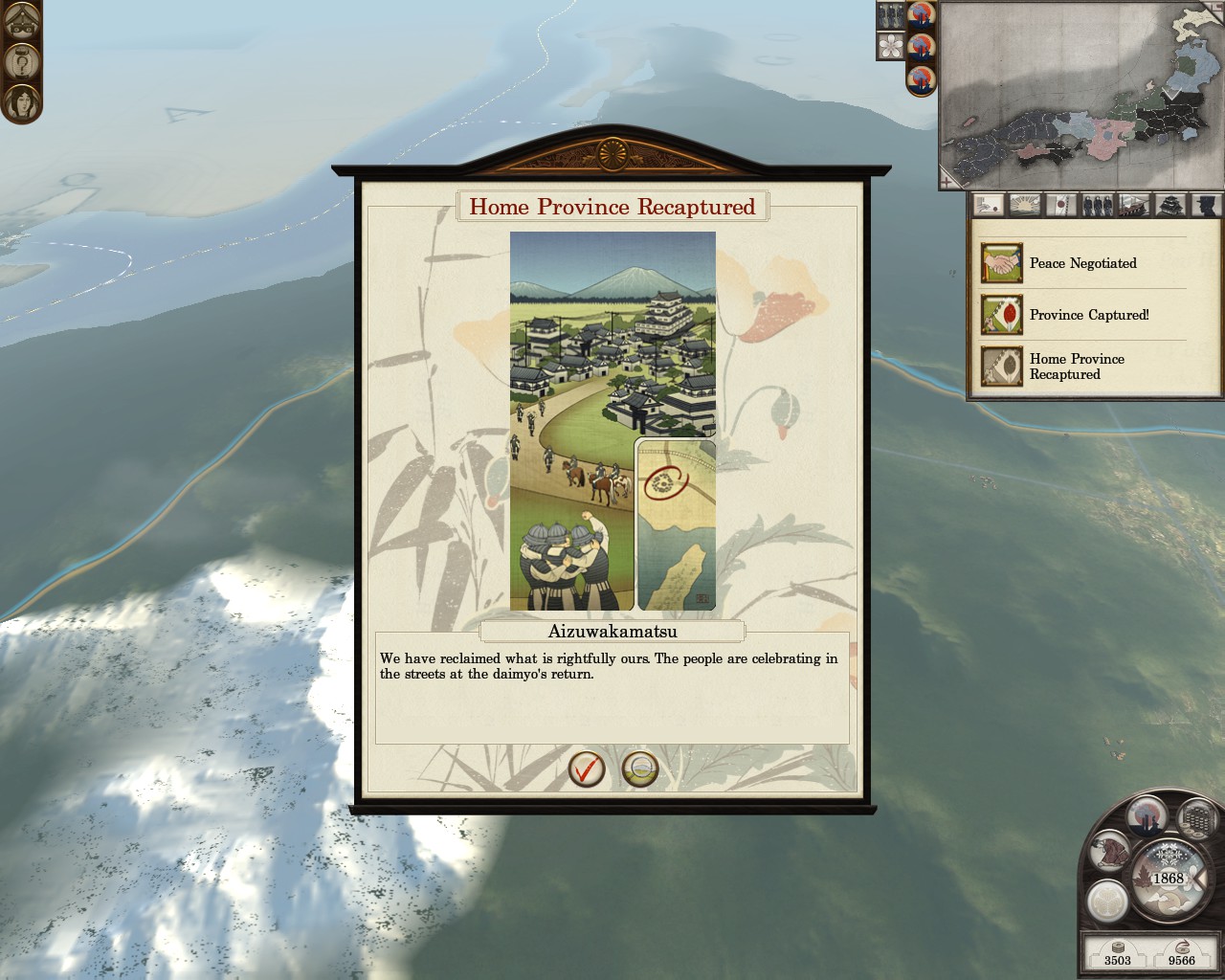Switch to the officer silhouette tab
The width and height of the screenshot is (1225, 980).
pos(1207,205)
